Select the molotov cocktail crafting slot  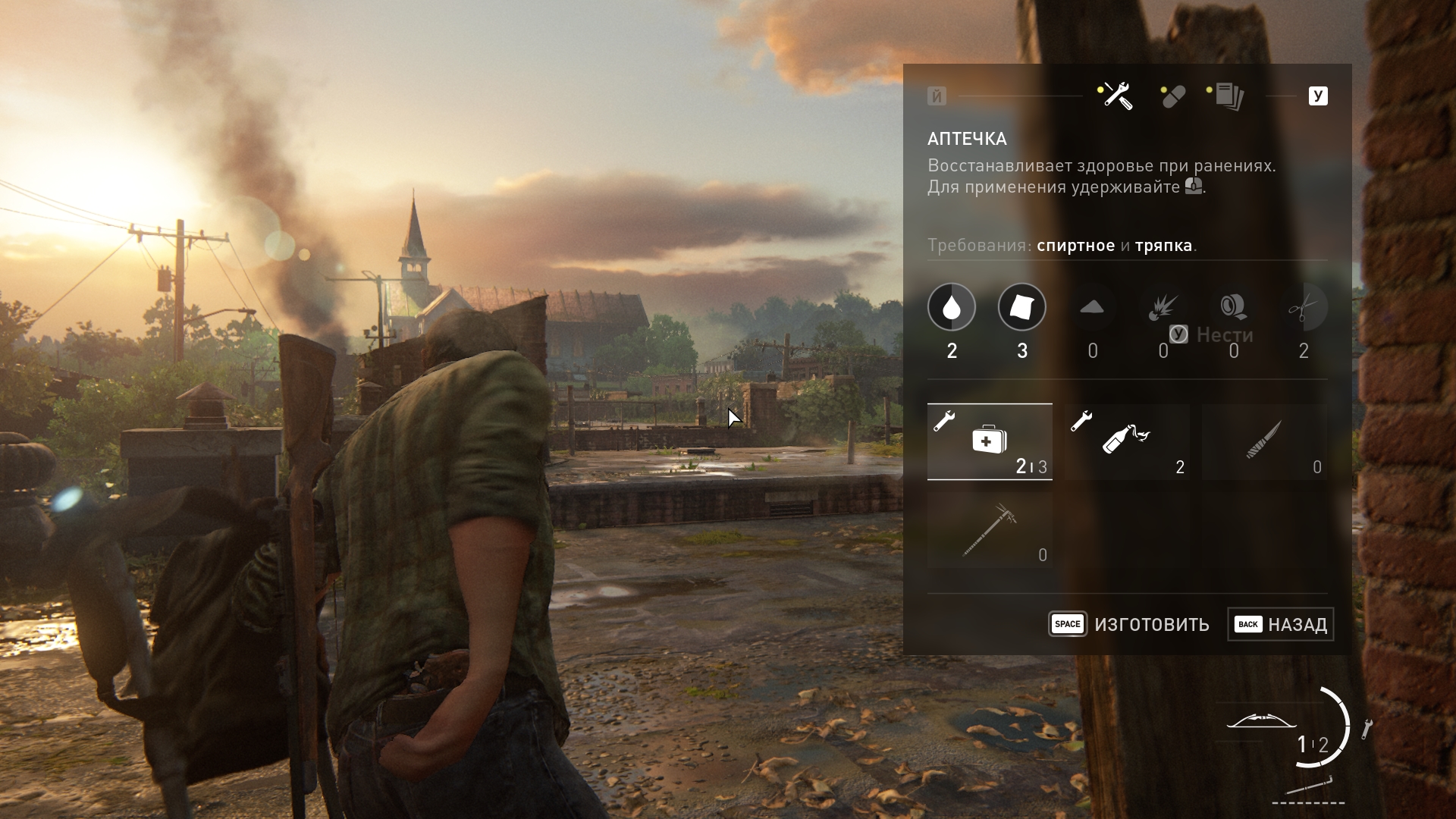click(1127, 441)
